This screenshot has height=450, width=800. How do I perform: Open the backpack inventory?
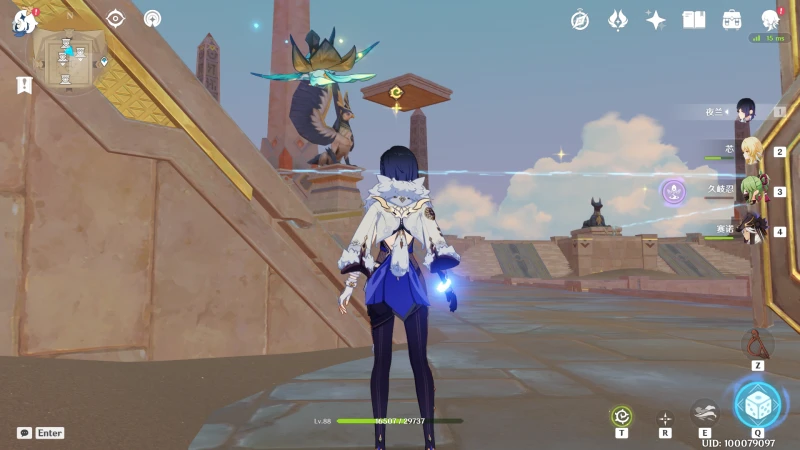tap(732, 20)
